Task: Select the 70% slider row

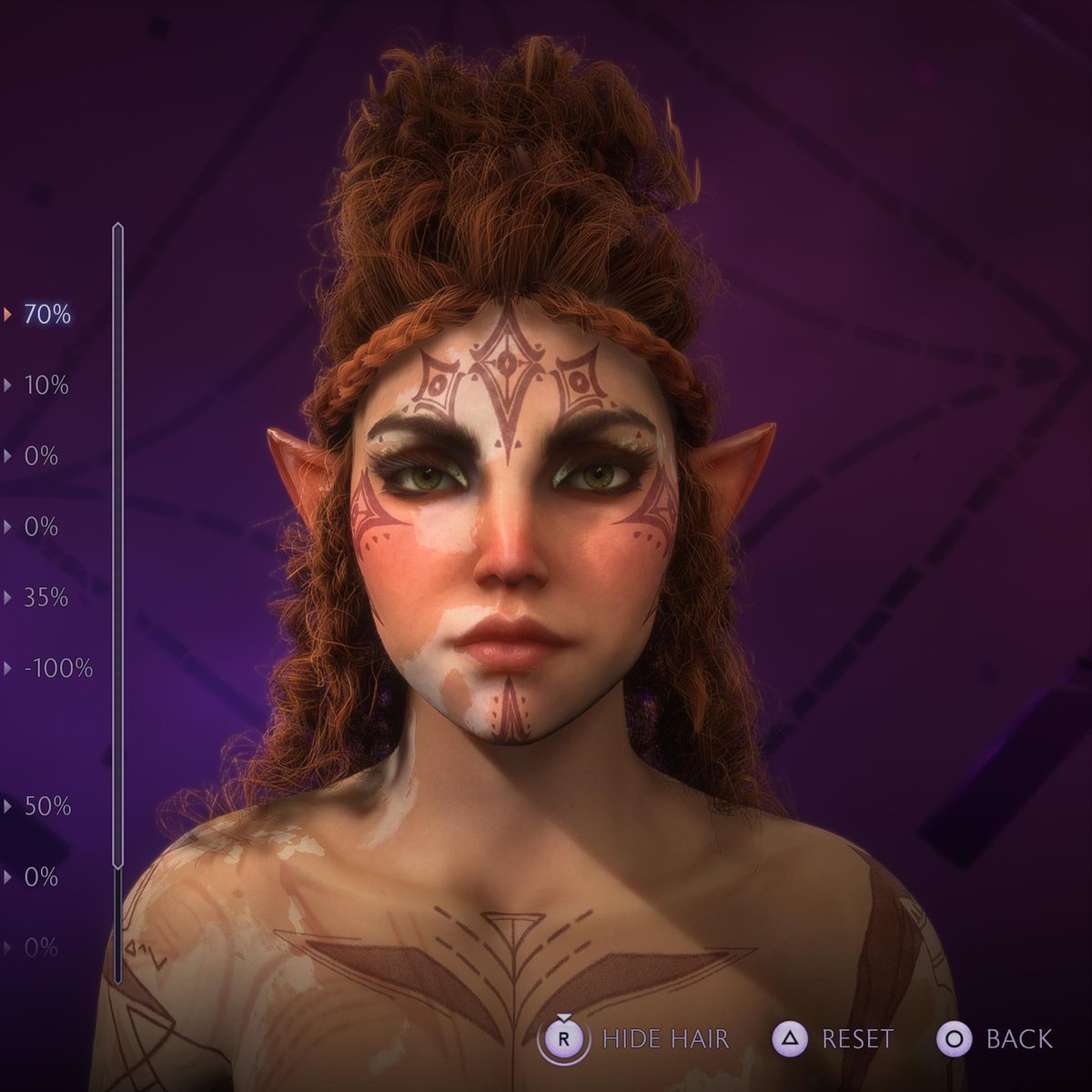Action: point(46,315)
